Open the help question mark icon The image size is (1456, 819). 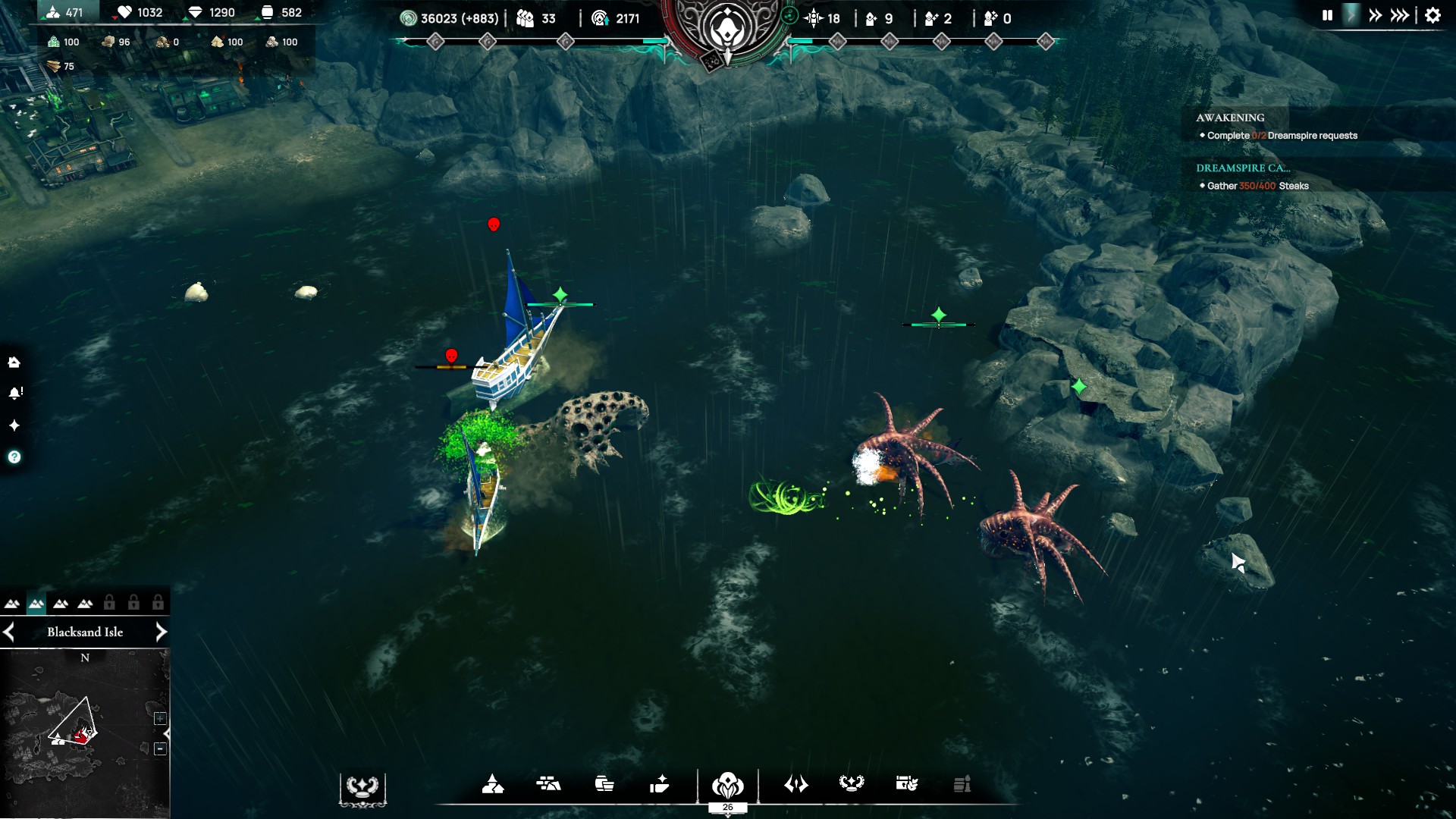point(14,457)
